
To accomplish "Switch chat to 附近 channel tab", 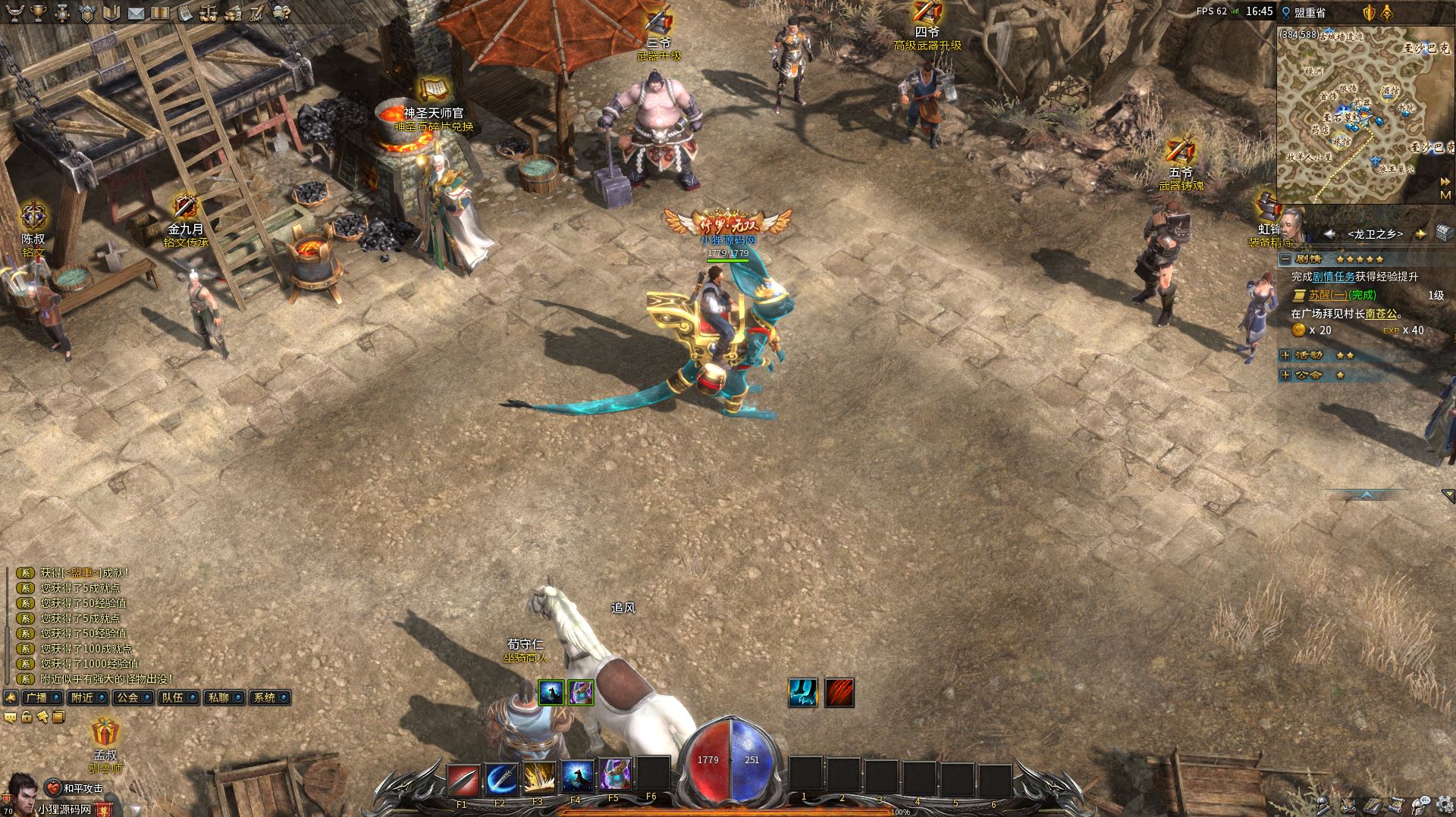I will (81, 697).
